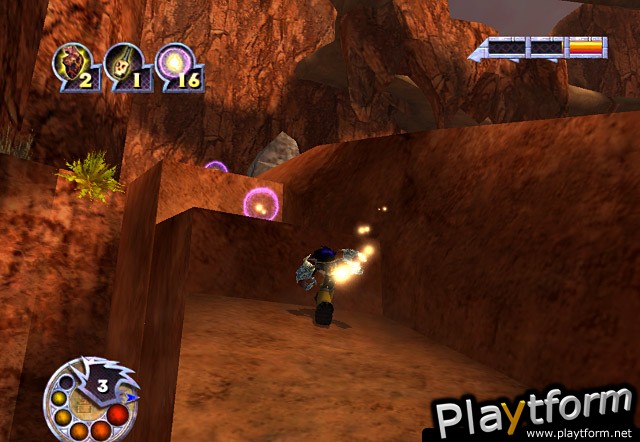Select the flaming heart icon
Screen dimensions: 640x442
pos(69,62)
